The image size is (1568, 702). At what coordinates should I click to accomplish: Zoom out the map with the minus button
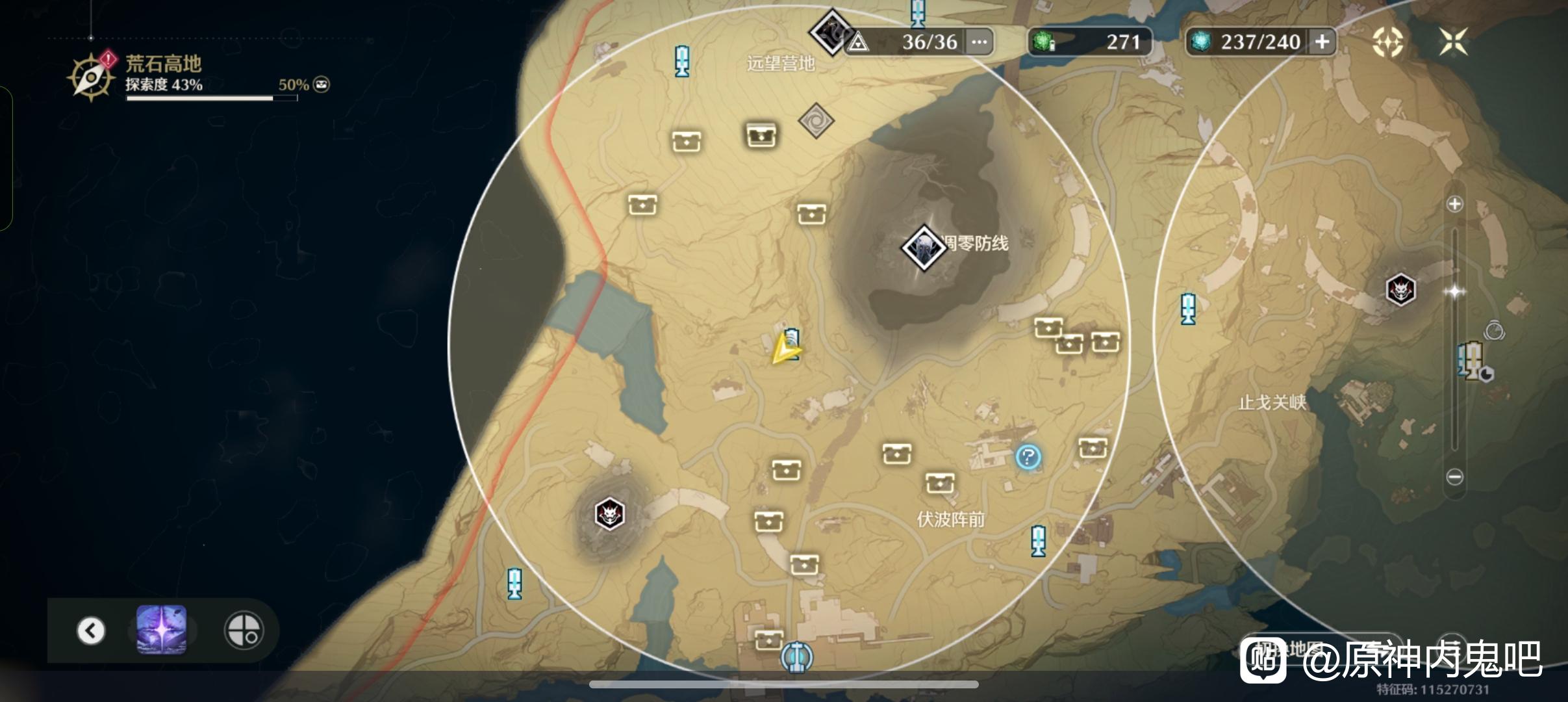pos(1454,477)
